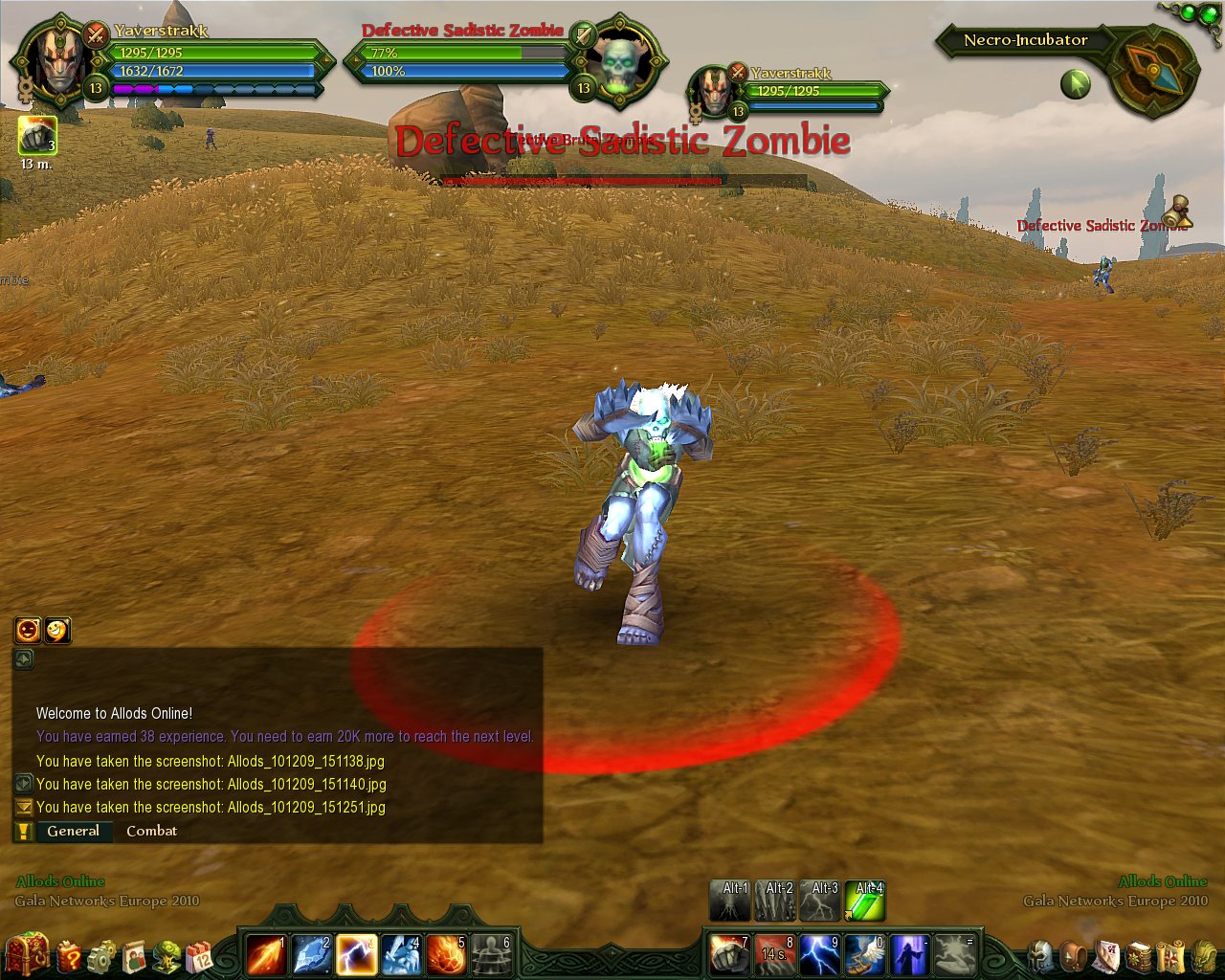Click the fist buff icon under player portrait
The image size is (1225, 980).
[x=37, y=135]
